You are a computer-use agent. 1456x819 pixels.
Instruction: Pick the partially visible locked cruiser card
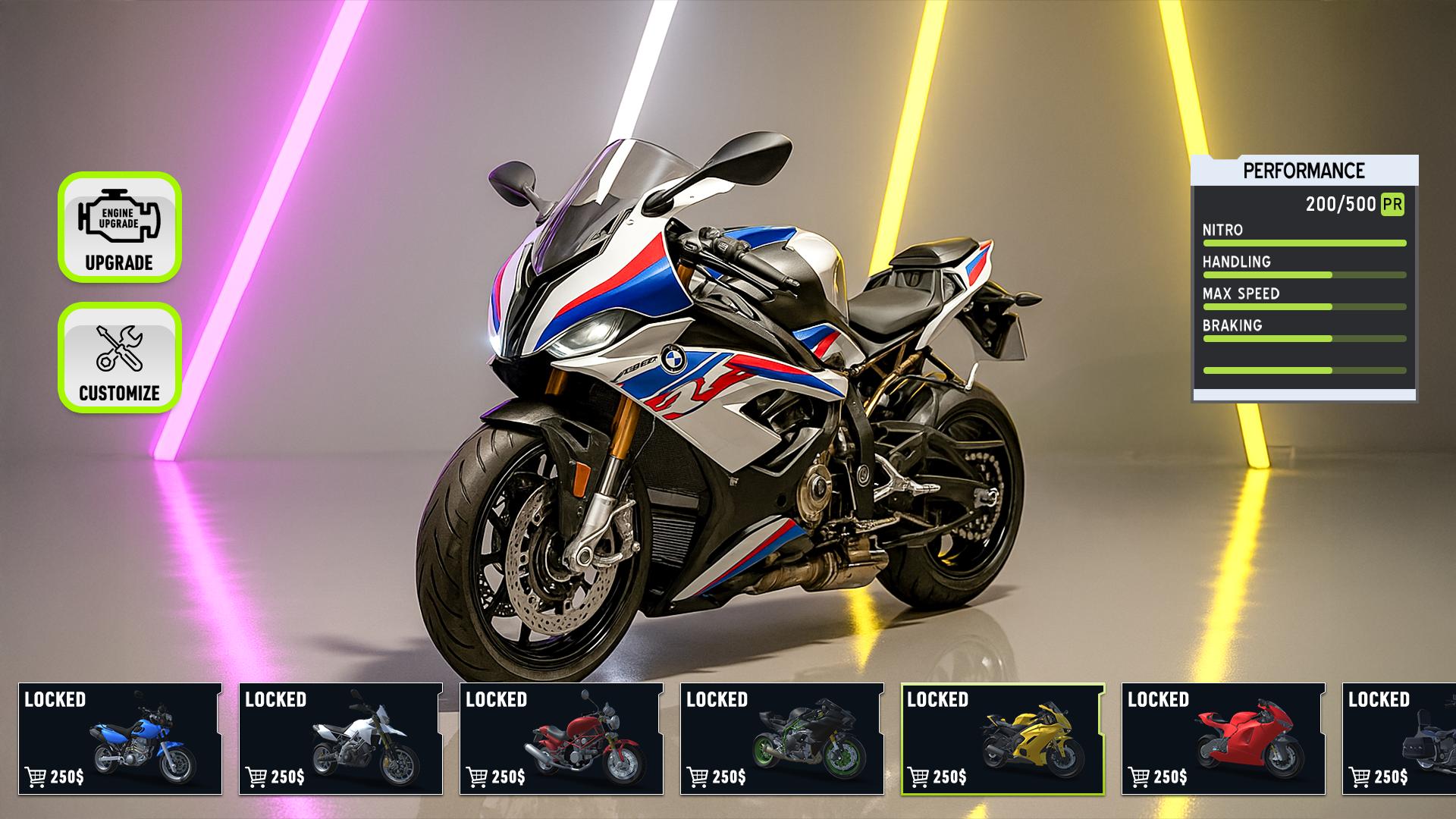click(x=1399, y=739)
